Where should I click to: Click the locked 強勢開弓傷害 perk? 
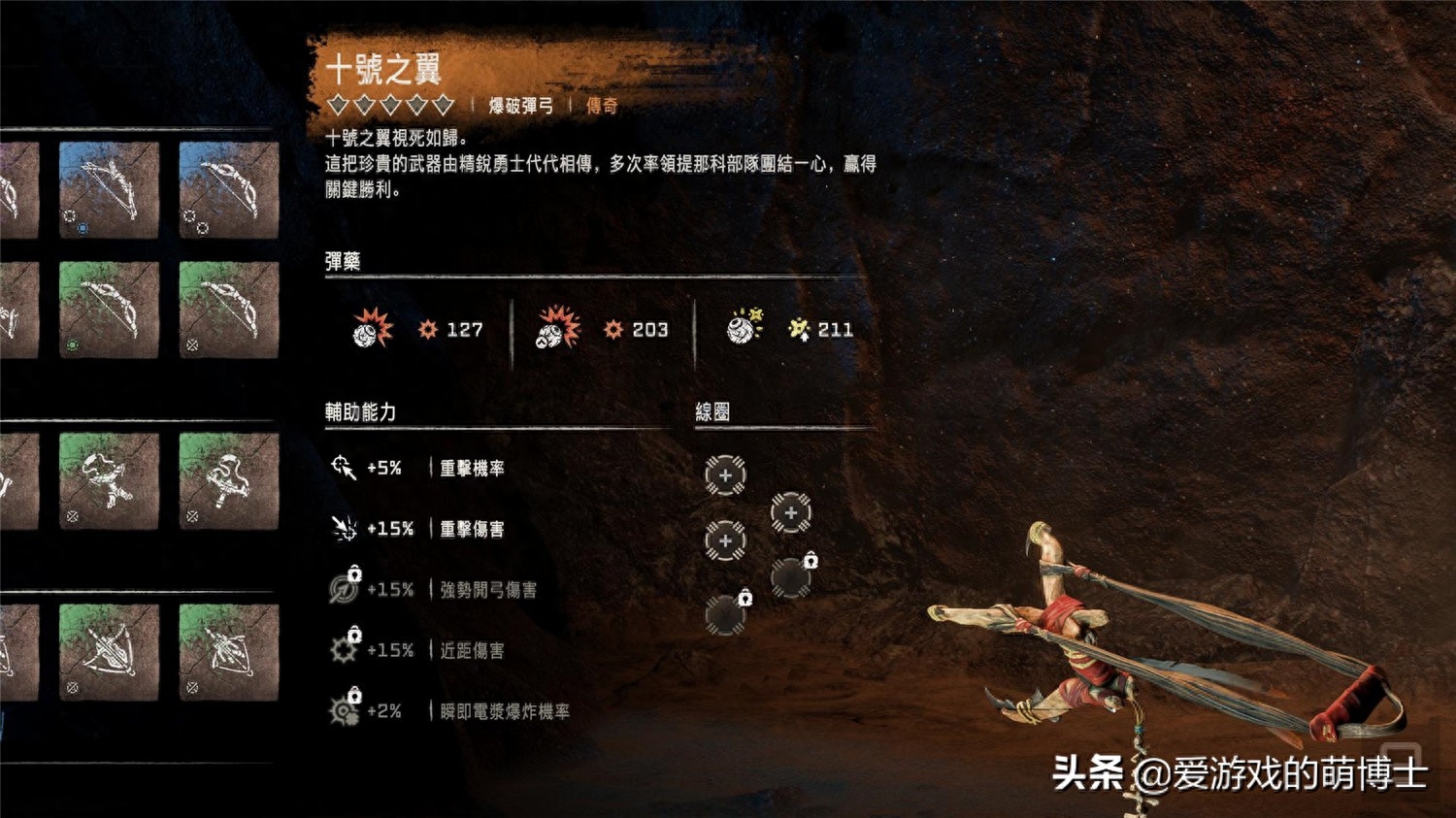point(432,590)
